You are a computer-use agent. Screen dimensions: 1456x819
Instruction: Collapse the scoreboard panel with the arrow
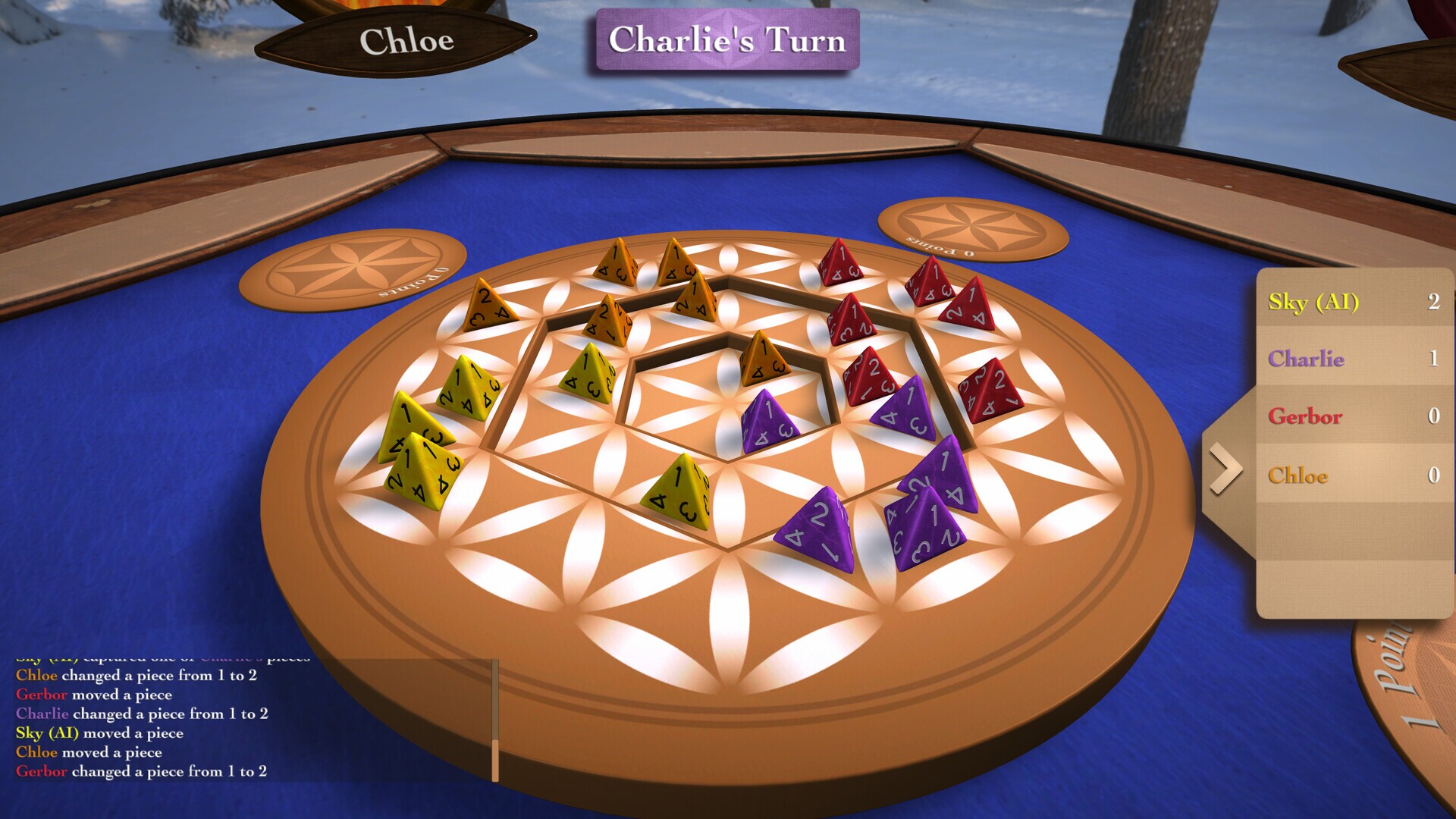point(1225,470)
